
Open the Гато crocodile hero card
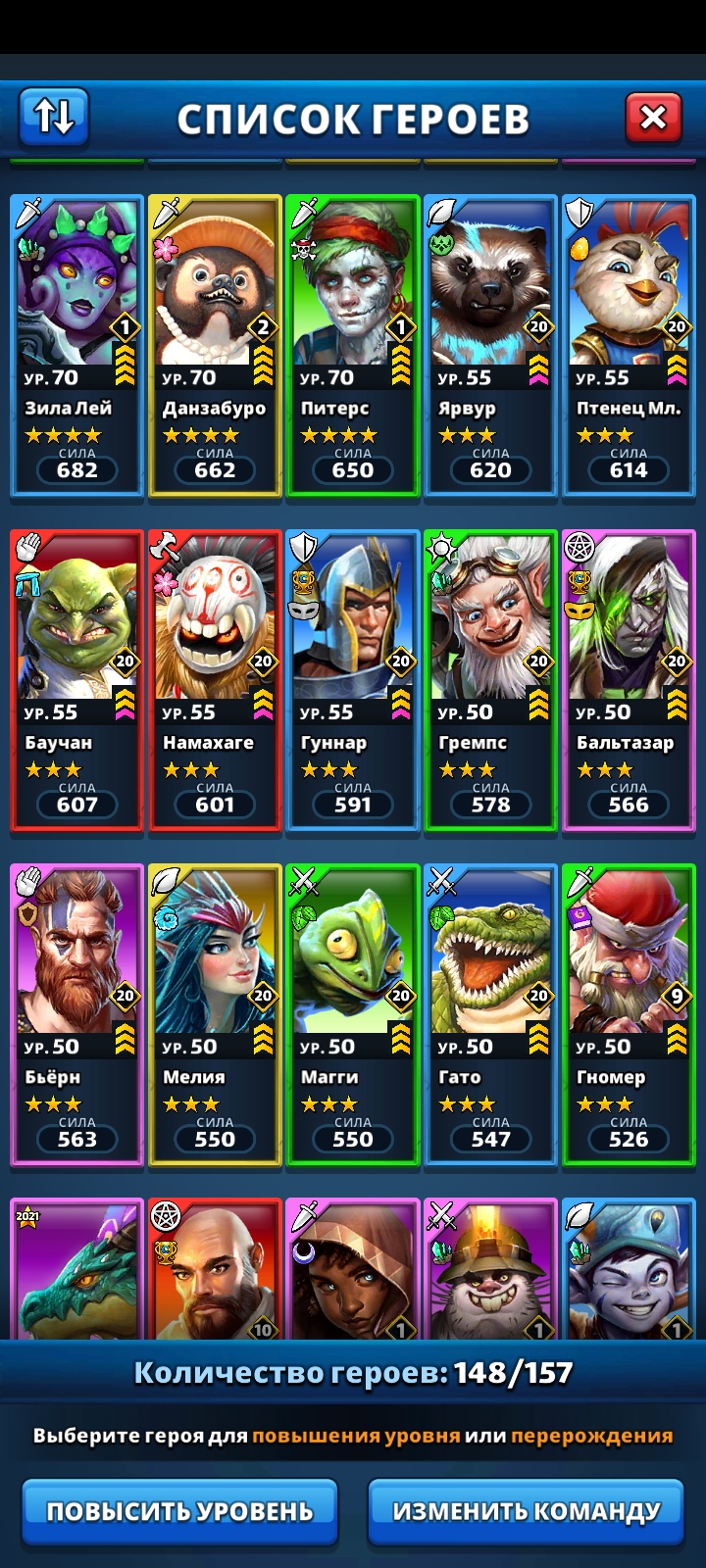click(490, 1014)
